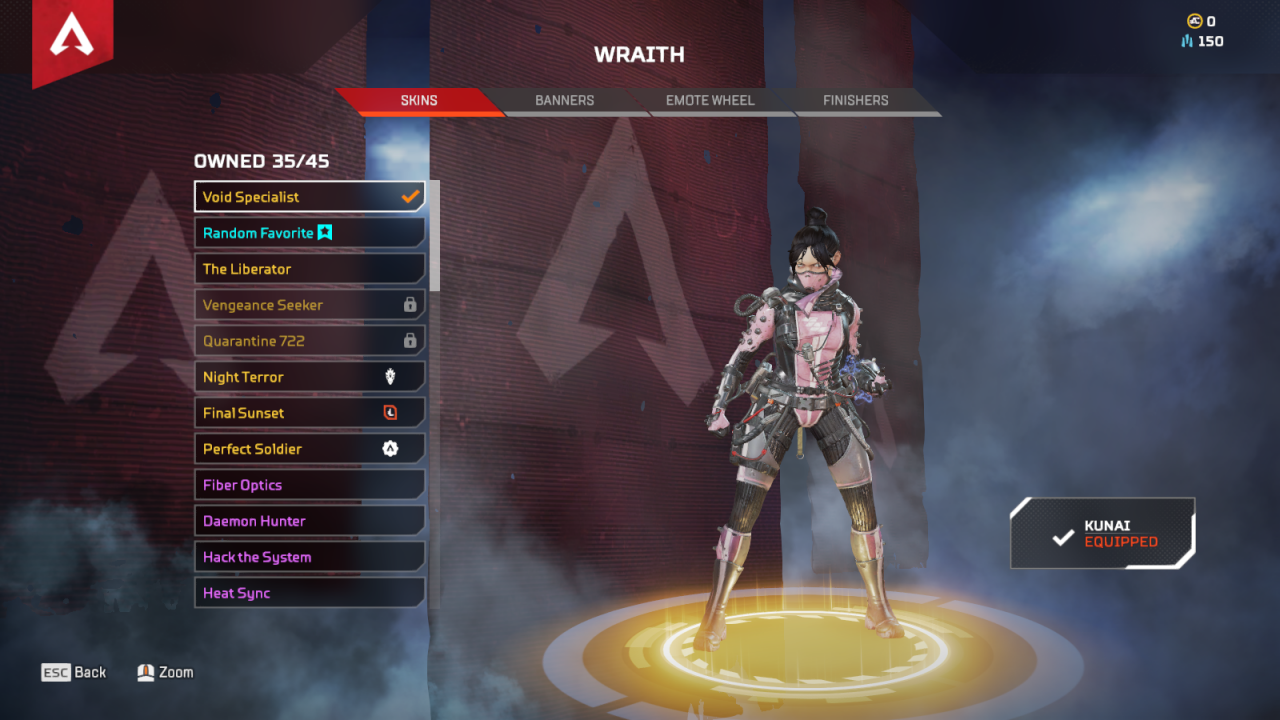1280x720 pixels.
Task: Go back using the Back button
Action: 74,673
